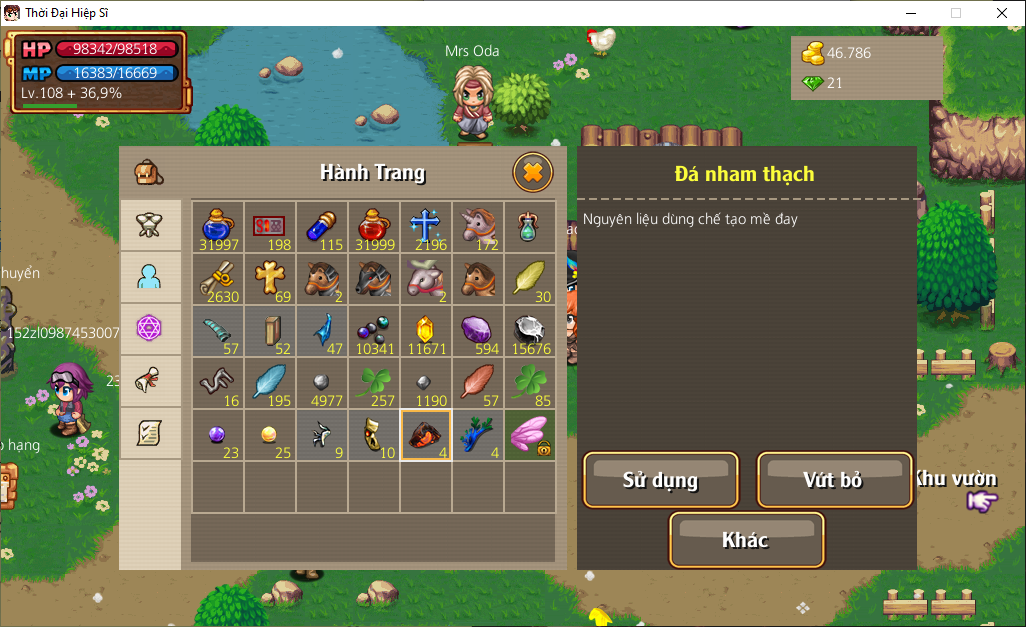
Task: Open the blue character silhouette tab
Action: pos(151,277)
